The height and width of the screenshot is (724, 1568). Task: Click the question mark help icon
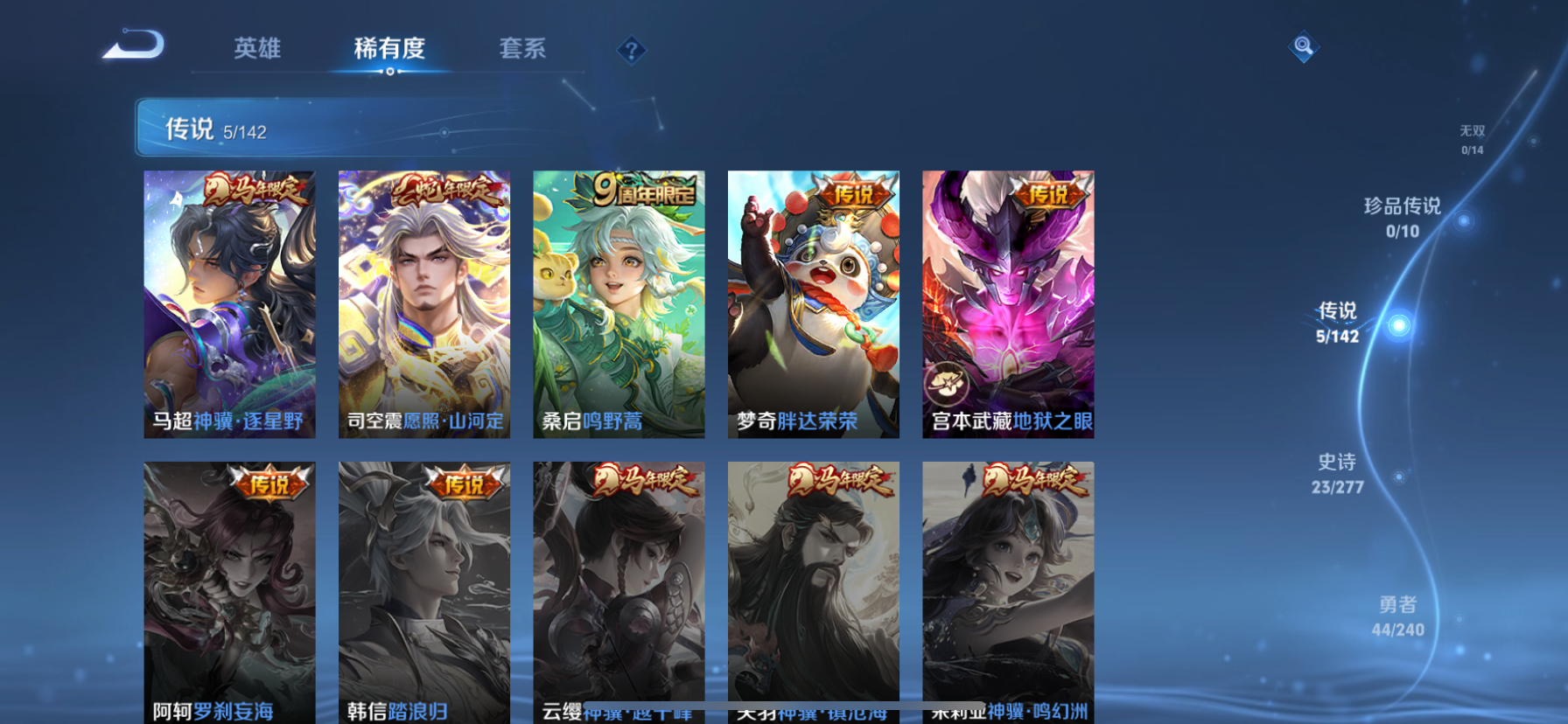[631, 50]
